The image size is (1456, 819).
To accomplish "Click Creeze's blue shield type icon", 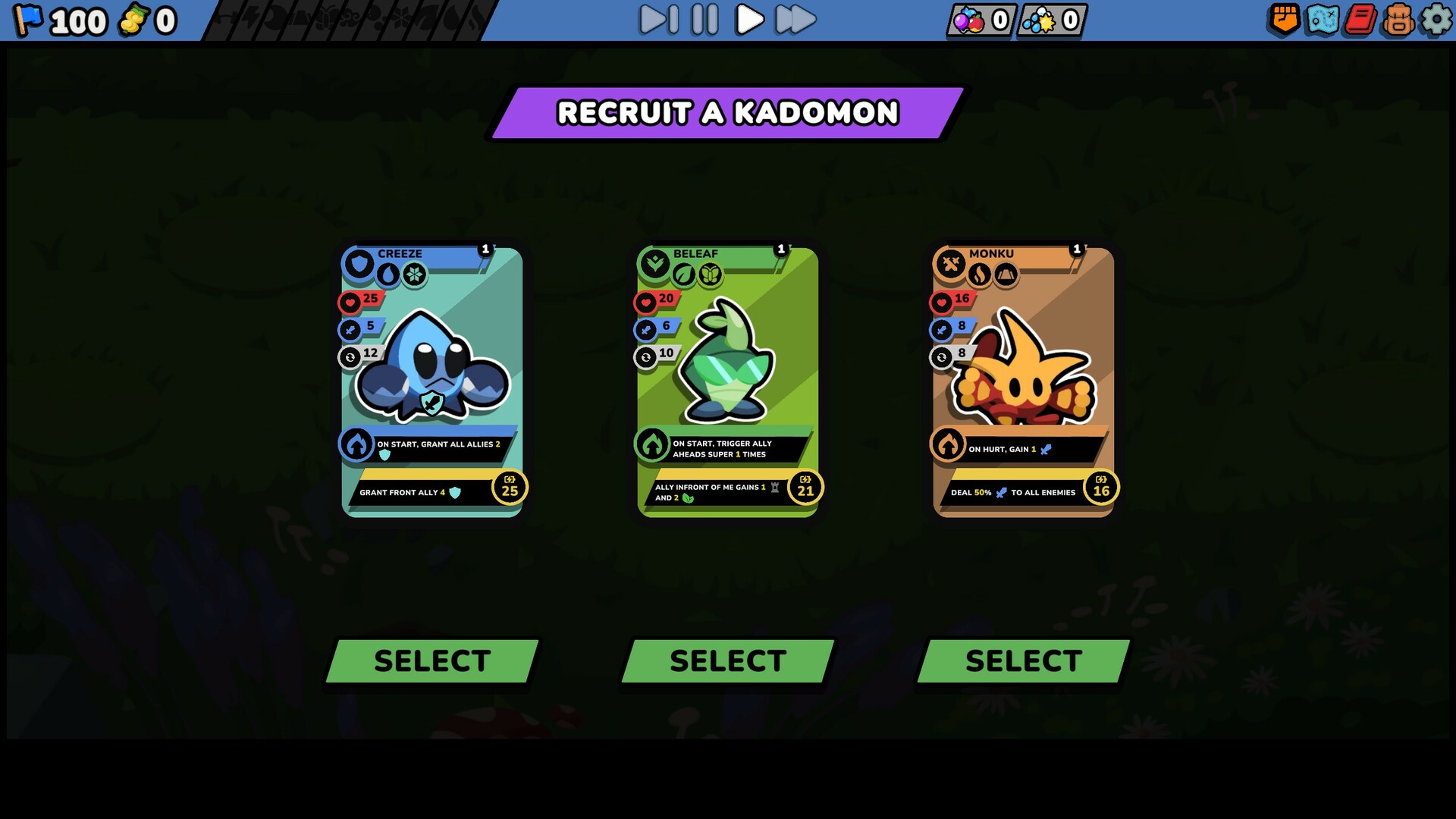I will tap(359, 265).
